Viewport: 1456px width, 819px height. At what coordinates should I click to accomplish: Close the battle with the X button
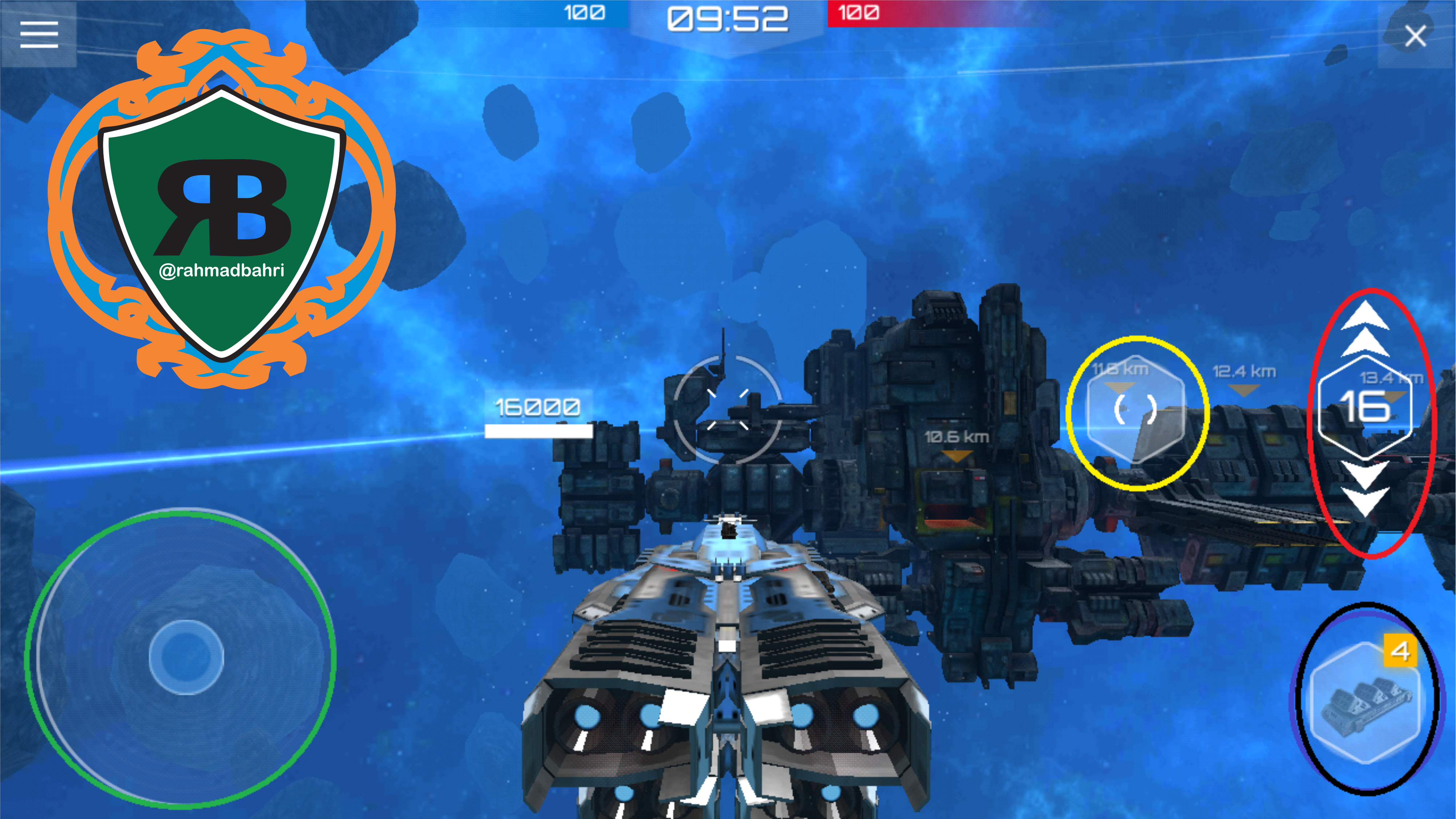pyautogui.click(x=1415, y=36)
